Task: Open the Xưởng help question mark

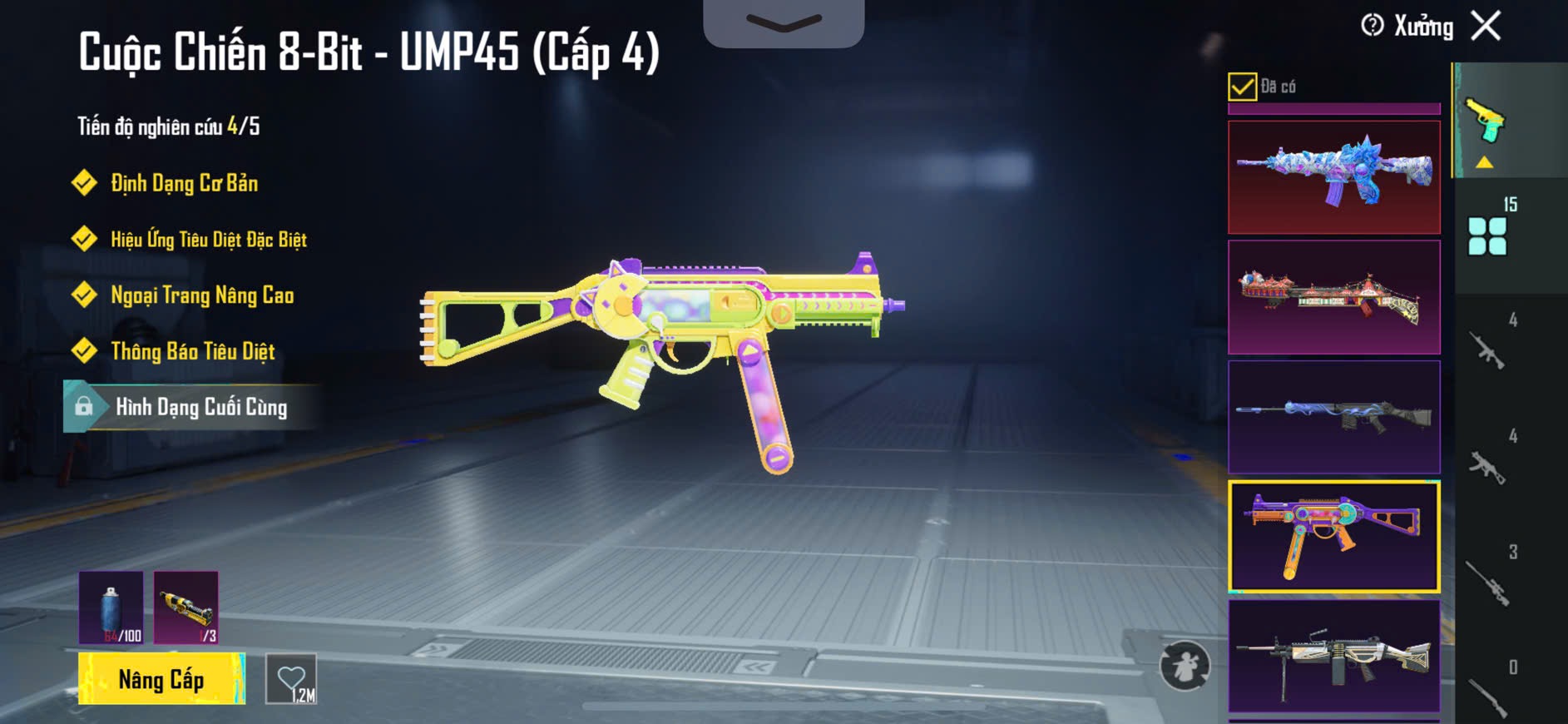Action: click(1373, 26)
